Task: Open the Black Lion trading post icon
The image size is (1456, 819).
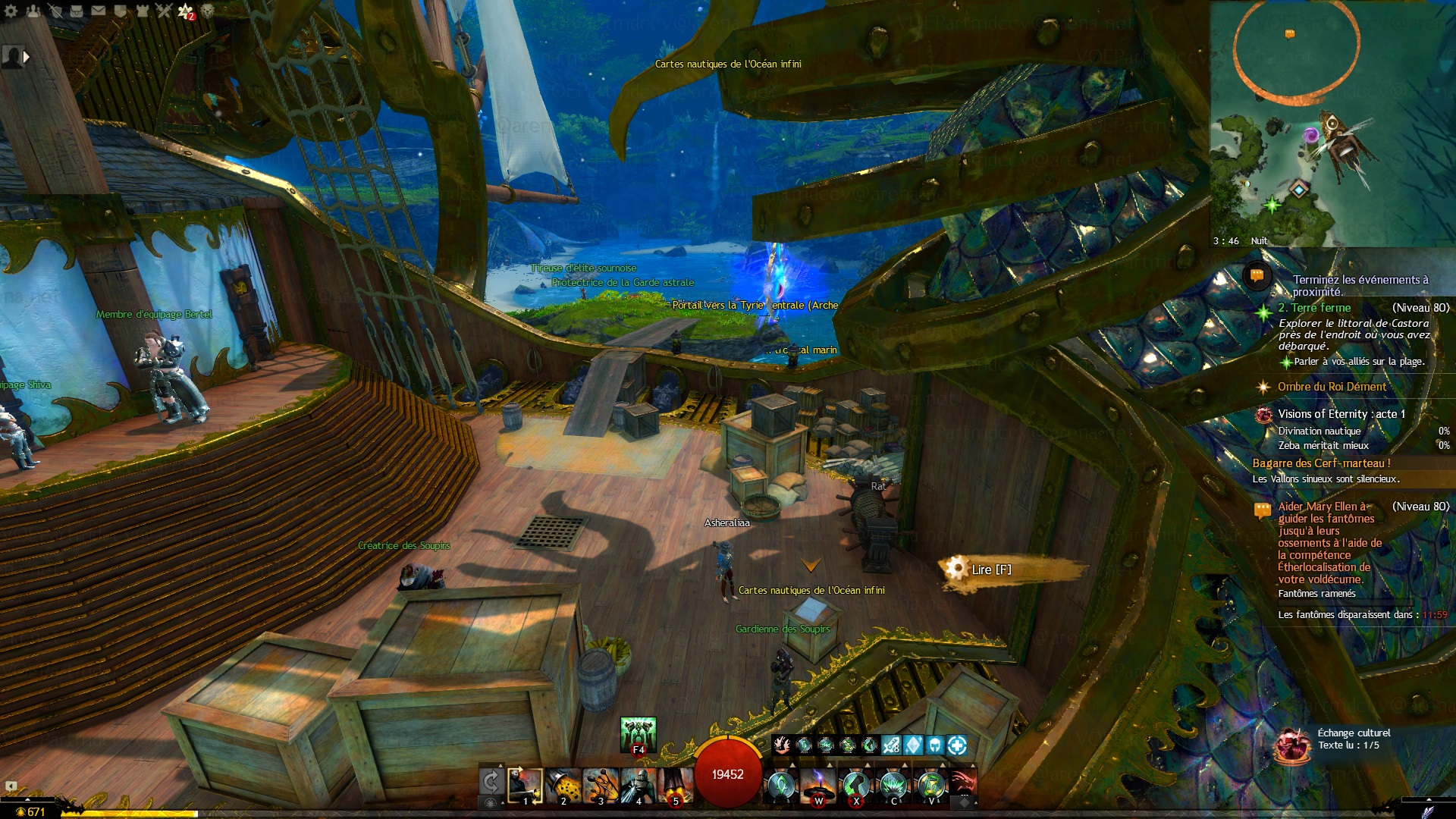Action: 208,11
